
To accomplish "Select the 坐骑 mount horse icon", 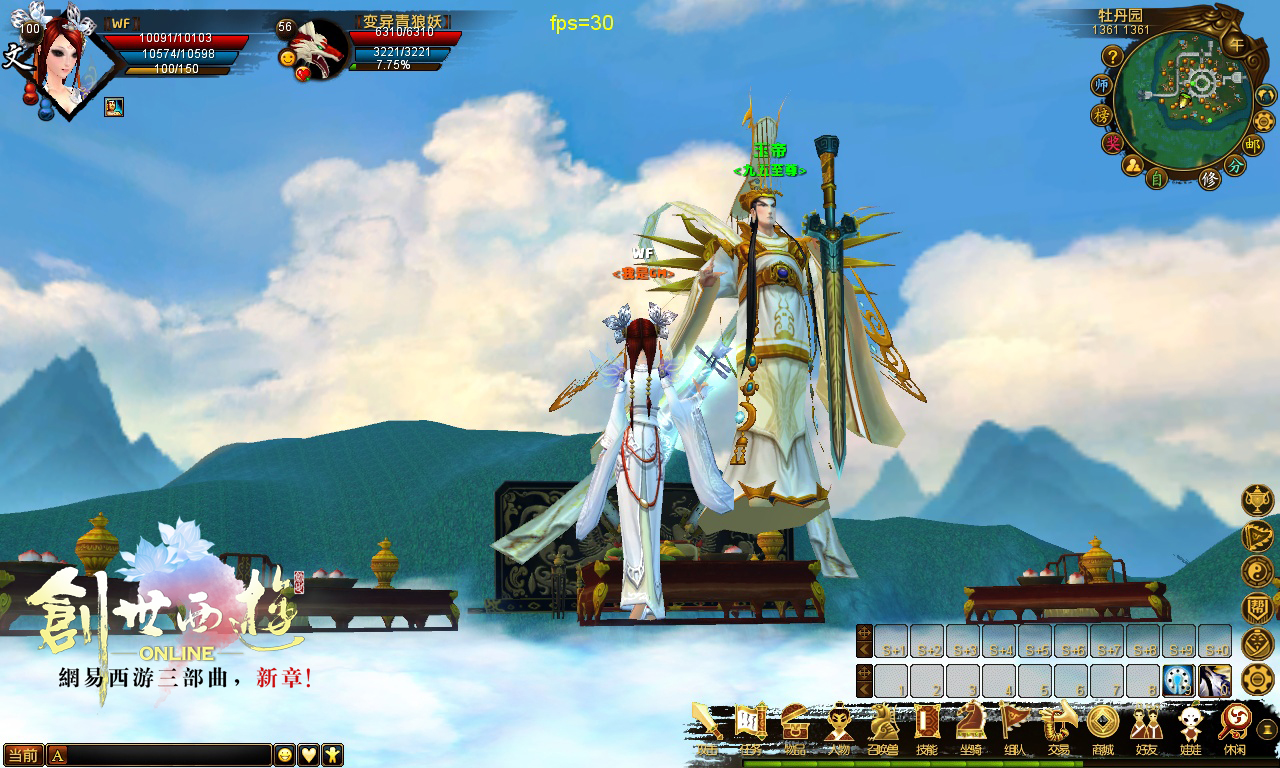I will point(970,724).
